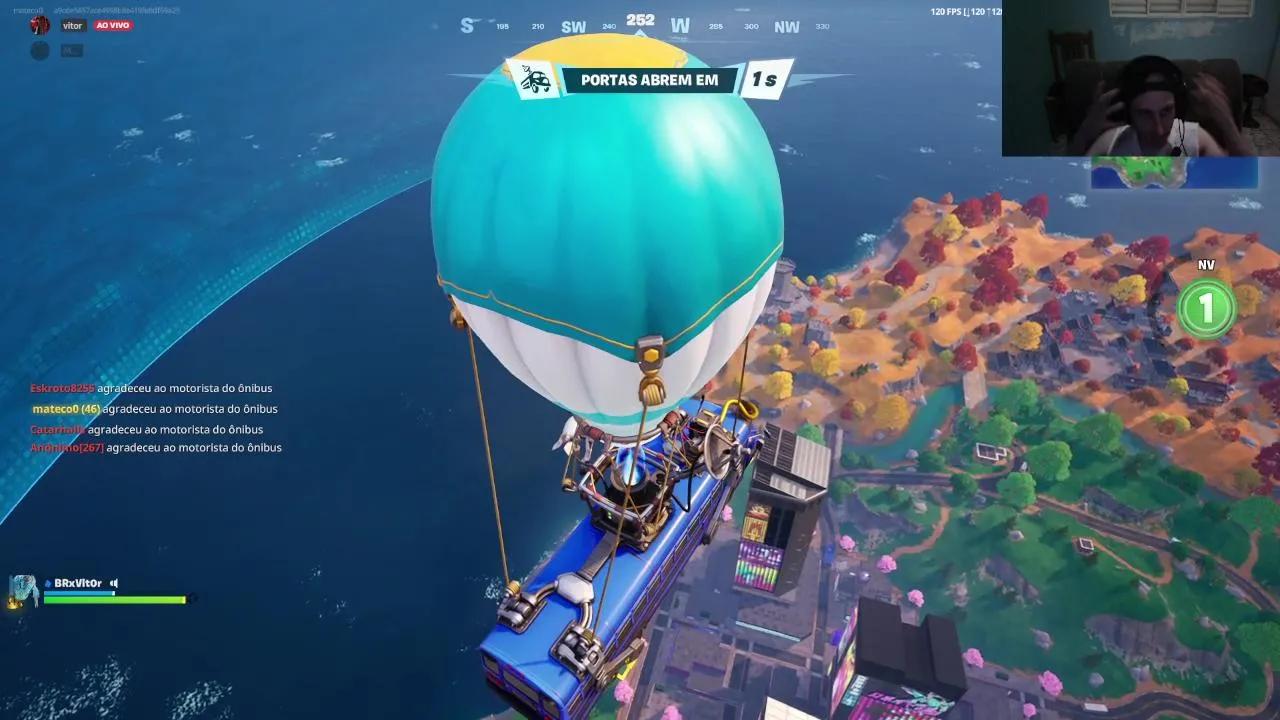Click the green health bar of BRxVit0r
This screenshot has height=720, width=1280.
point(115,599)
